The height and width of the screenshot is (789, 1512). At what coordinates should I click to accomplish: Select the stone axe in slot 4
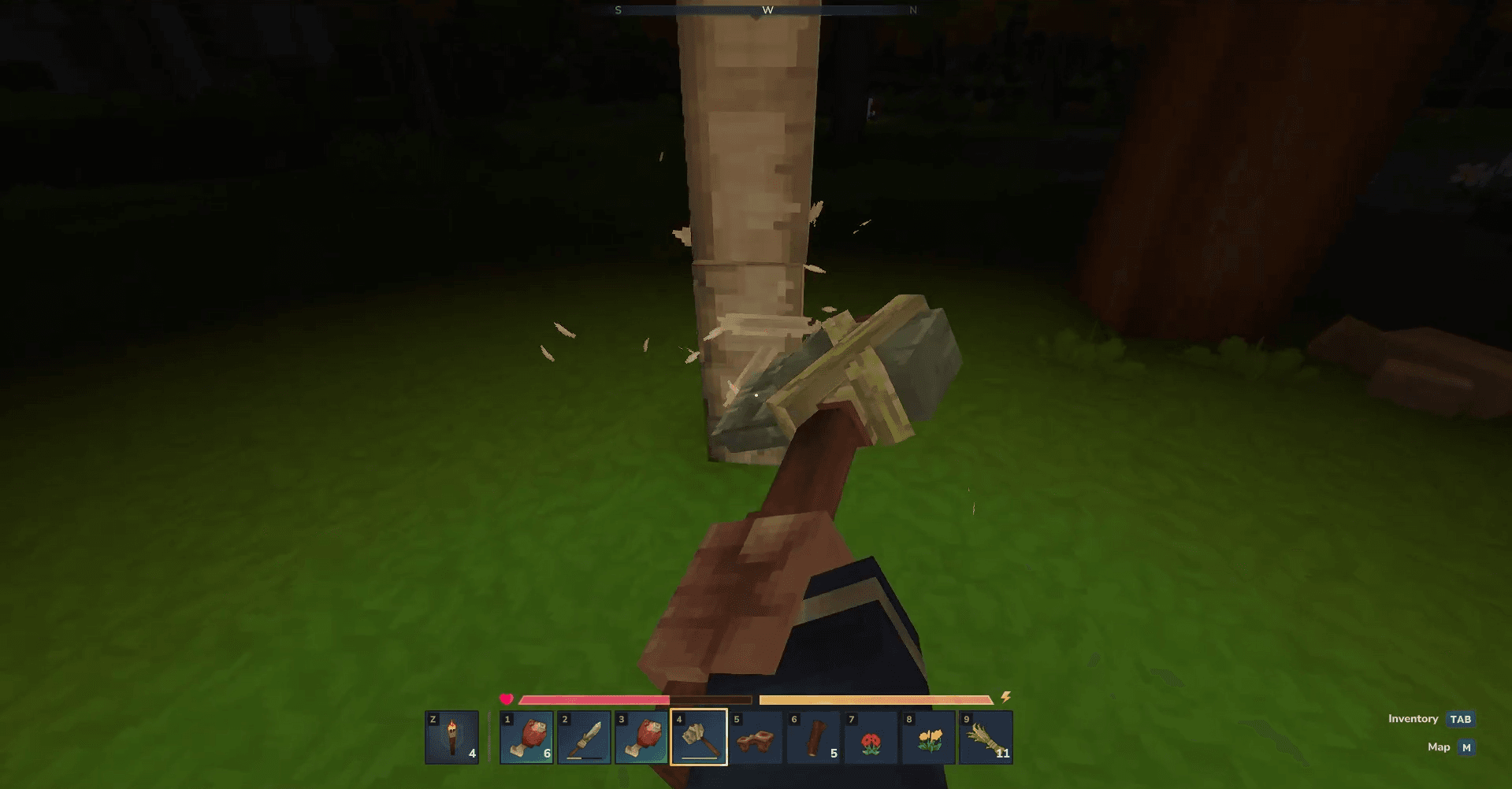click(700, 737)
